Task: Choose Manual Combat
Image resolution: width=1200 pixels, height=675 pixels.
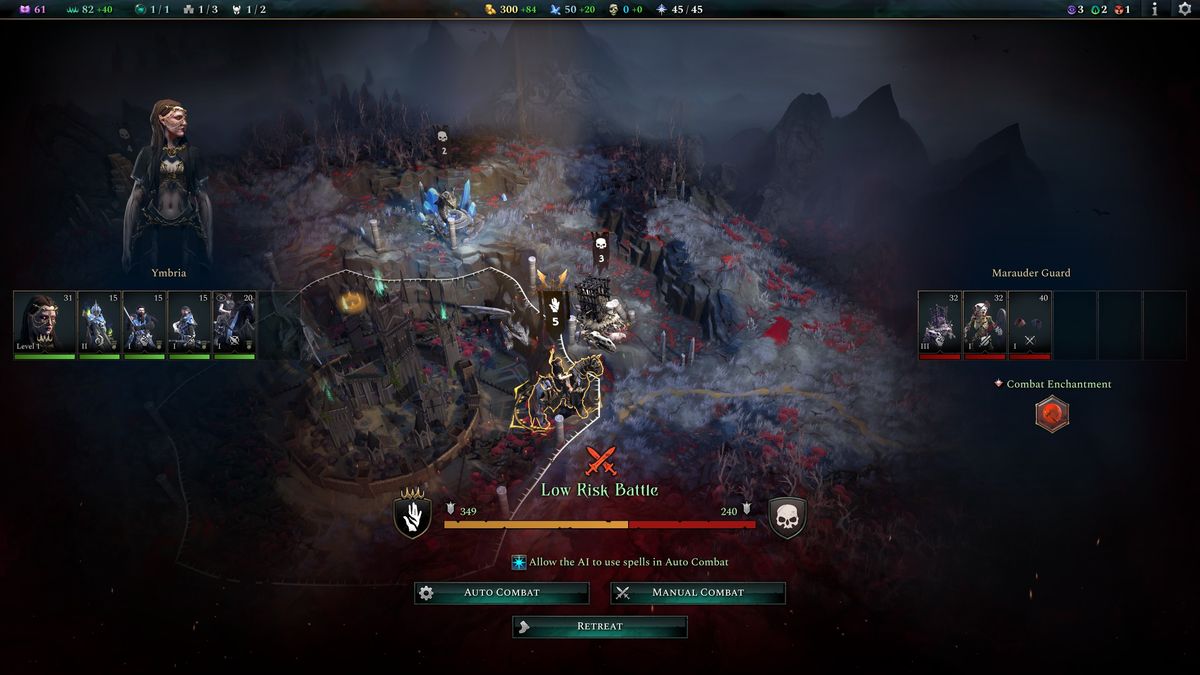Action: click(x=698, y=593)
